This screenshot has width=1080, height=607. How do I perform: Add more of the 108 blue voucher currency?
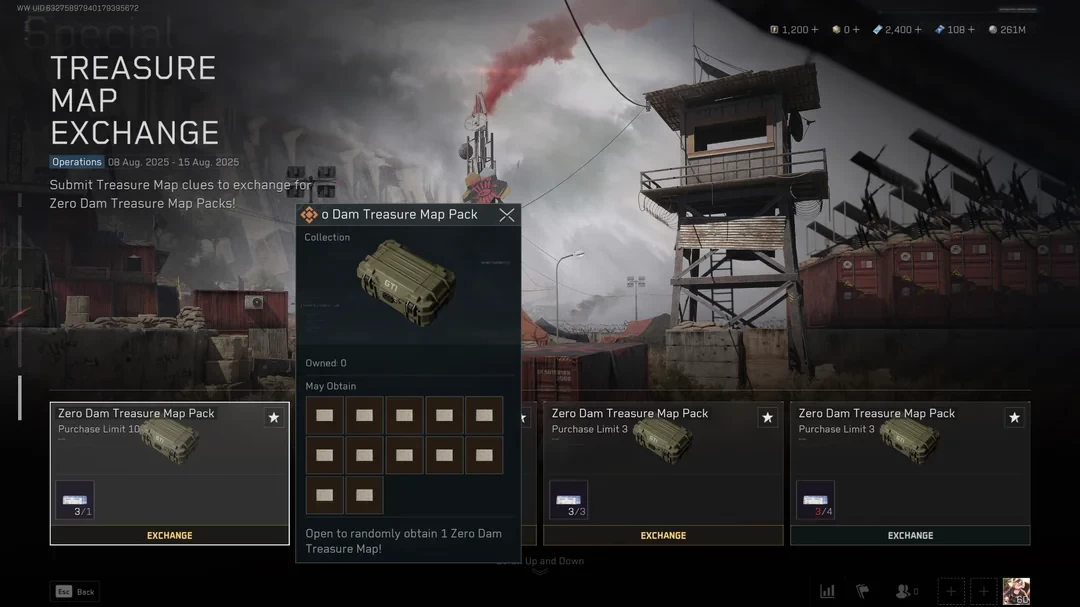(970, 30)
